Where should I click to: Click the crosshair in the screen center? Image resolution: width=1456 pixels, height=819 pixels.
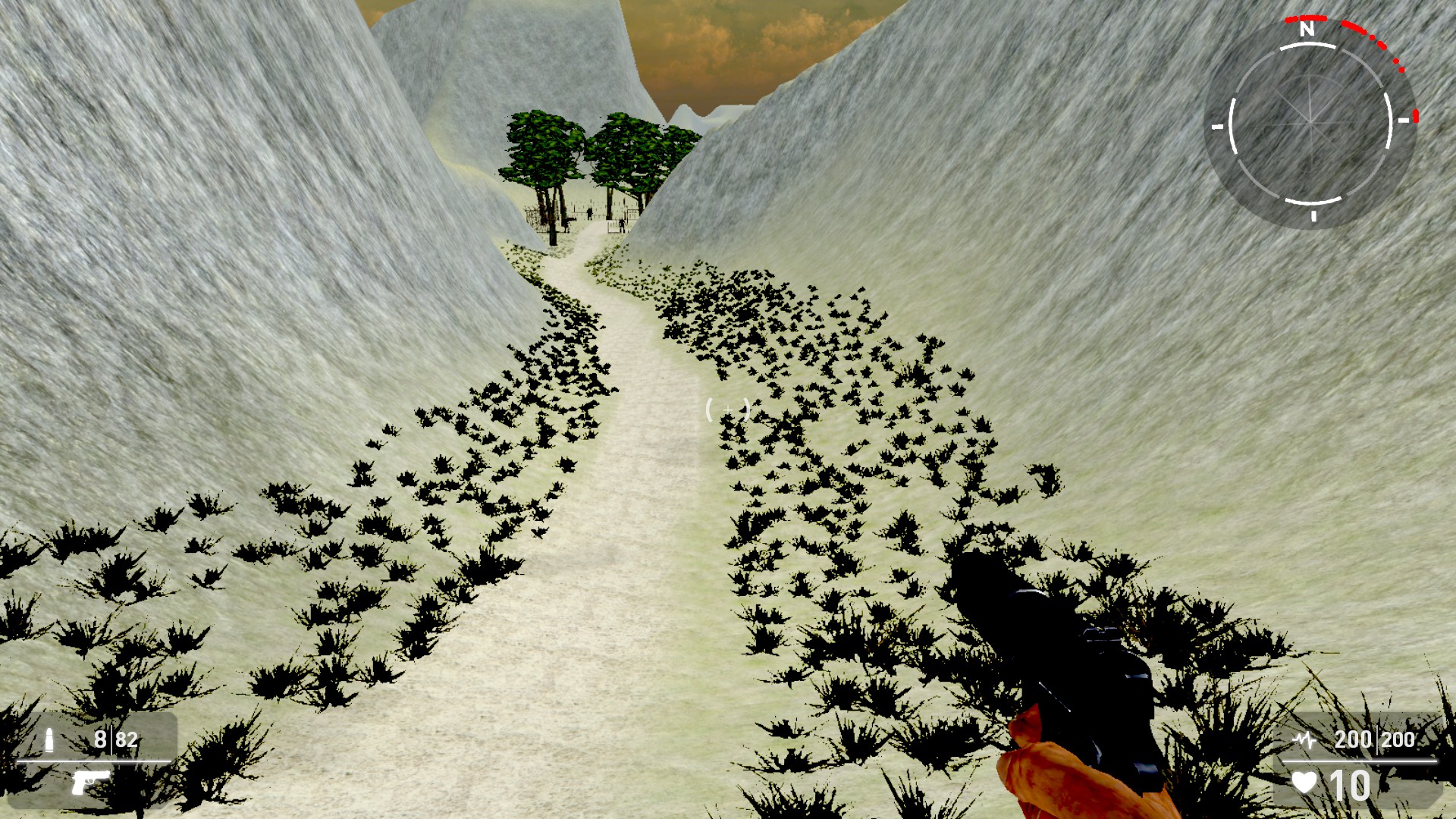click(728, 409)
